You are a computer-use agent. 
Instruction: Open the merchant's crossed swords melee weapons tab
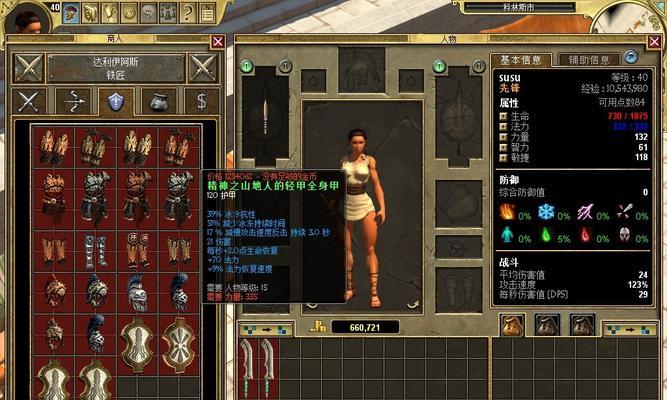[x=29, y=101]
